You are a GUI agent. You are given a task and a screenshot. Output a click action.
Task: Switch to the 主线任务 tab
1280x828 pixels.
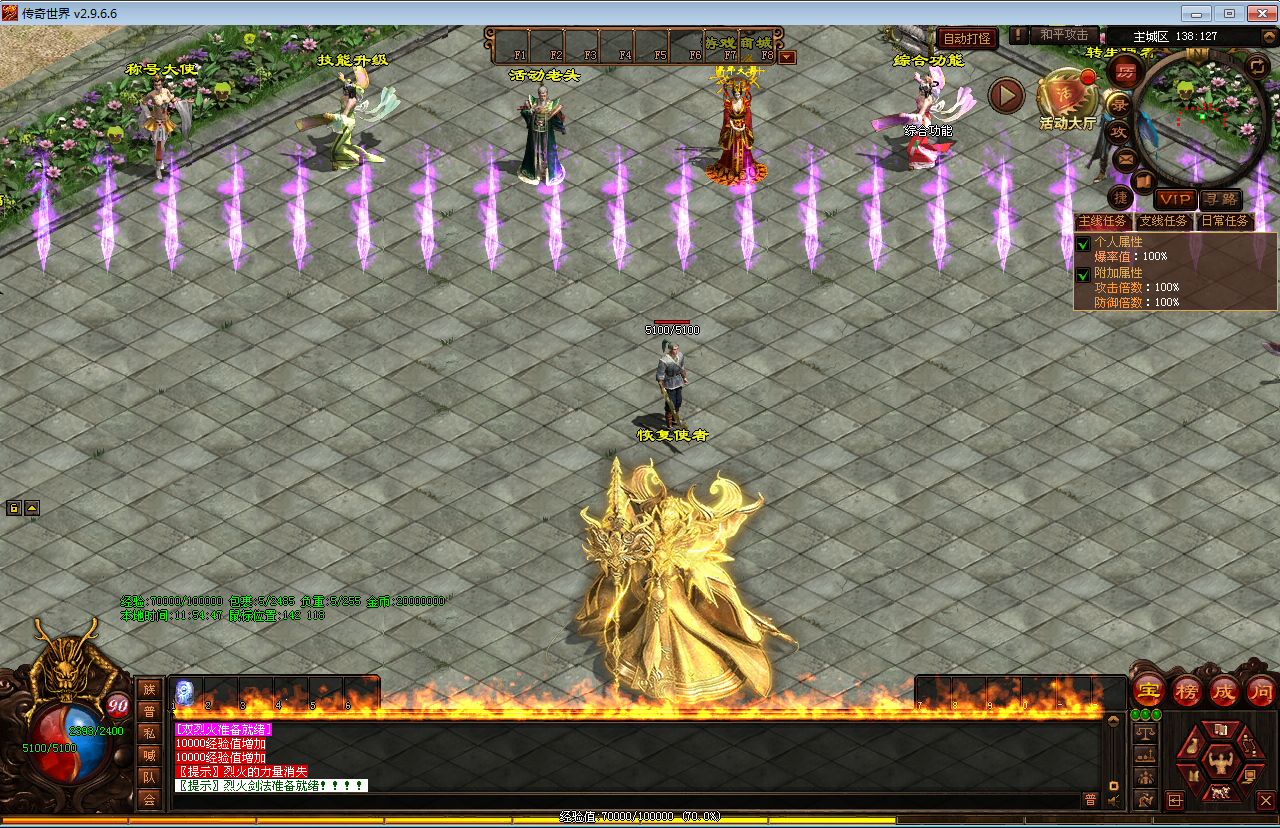point(1102,221)
